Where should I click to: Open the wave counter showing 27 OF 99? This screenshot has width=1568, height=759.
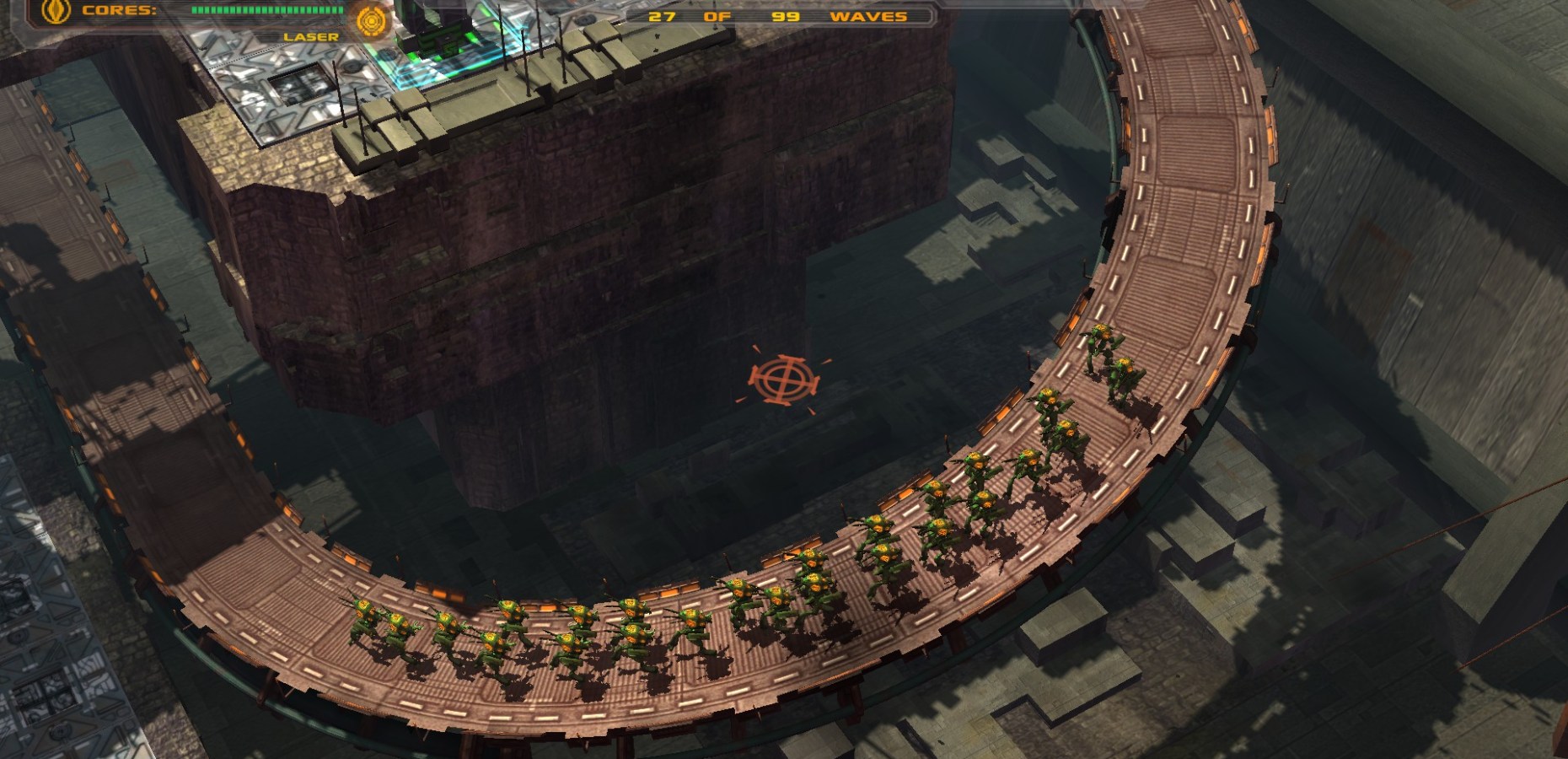coord(725,17)
